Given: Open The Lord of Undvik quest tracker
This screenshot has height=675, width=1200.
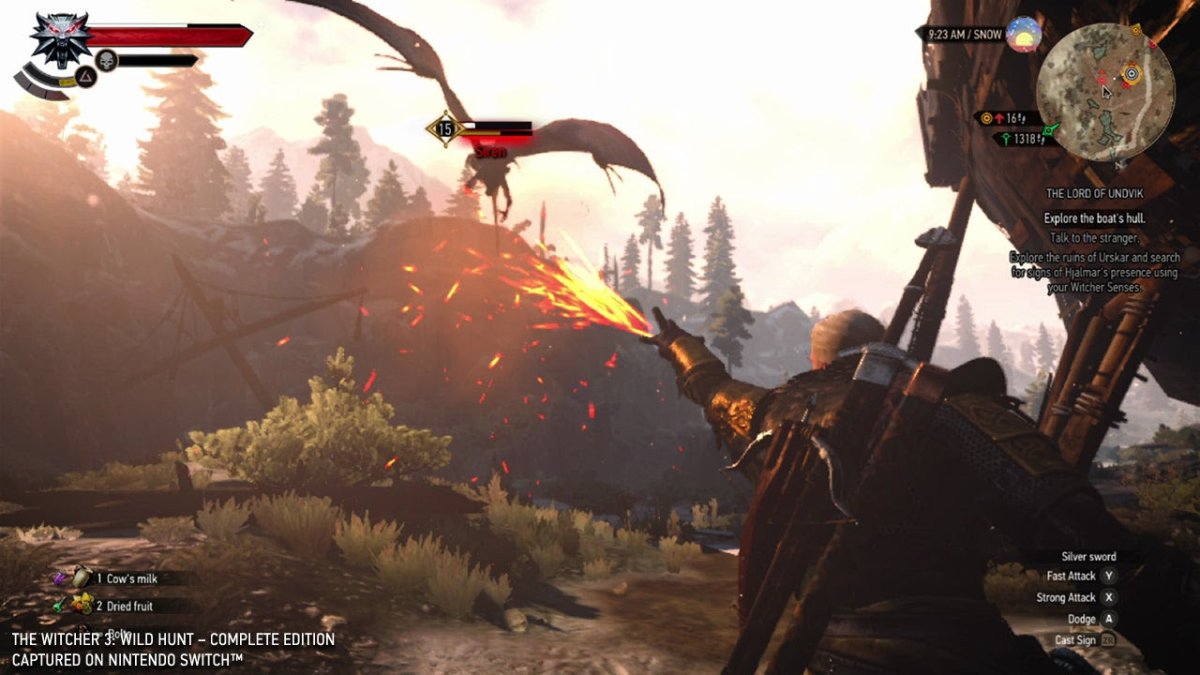Looking at the screenshot, I should pos(1093,193).
